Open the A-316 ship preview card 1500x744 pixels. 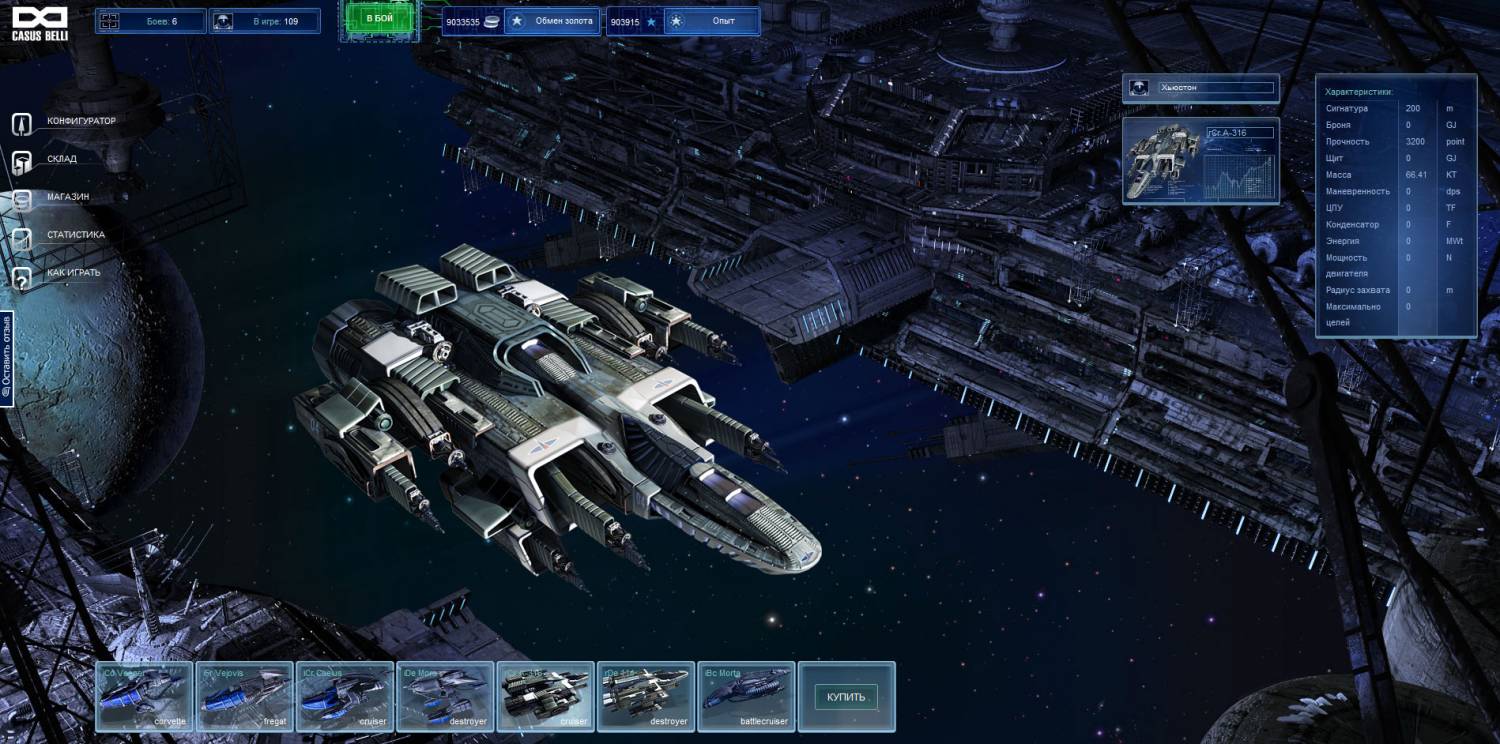(1200, 160)
